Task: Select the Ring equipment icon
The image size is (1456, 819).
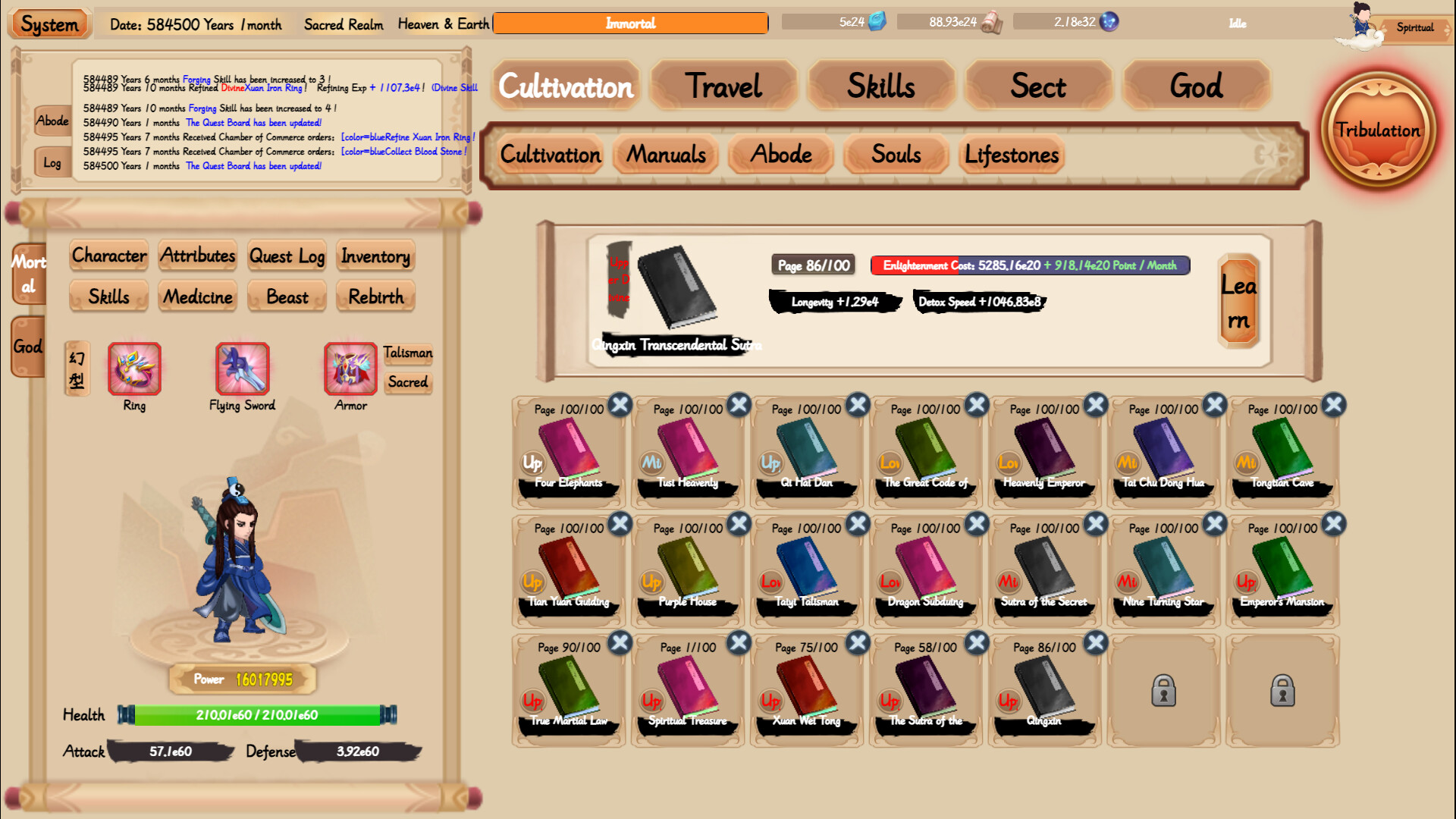Action: [x=133, y=369]
